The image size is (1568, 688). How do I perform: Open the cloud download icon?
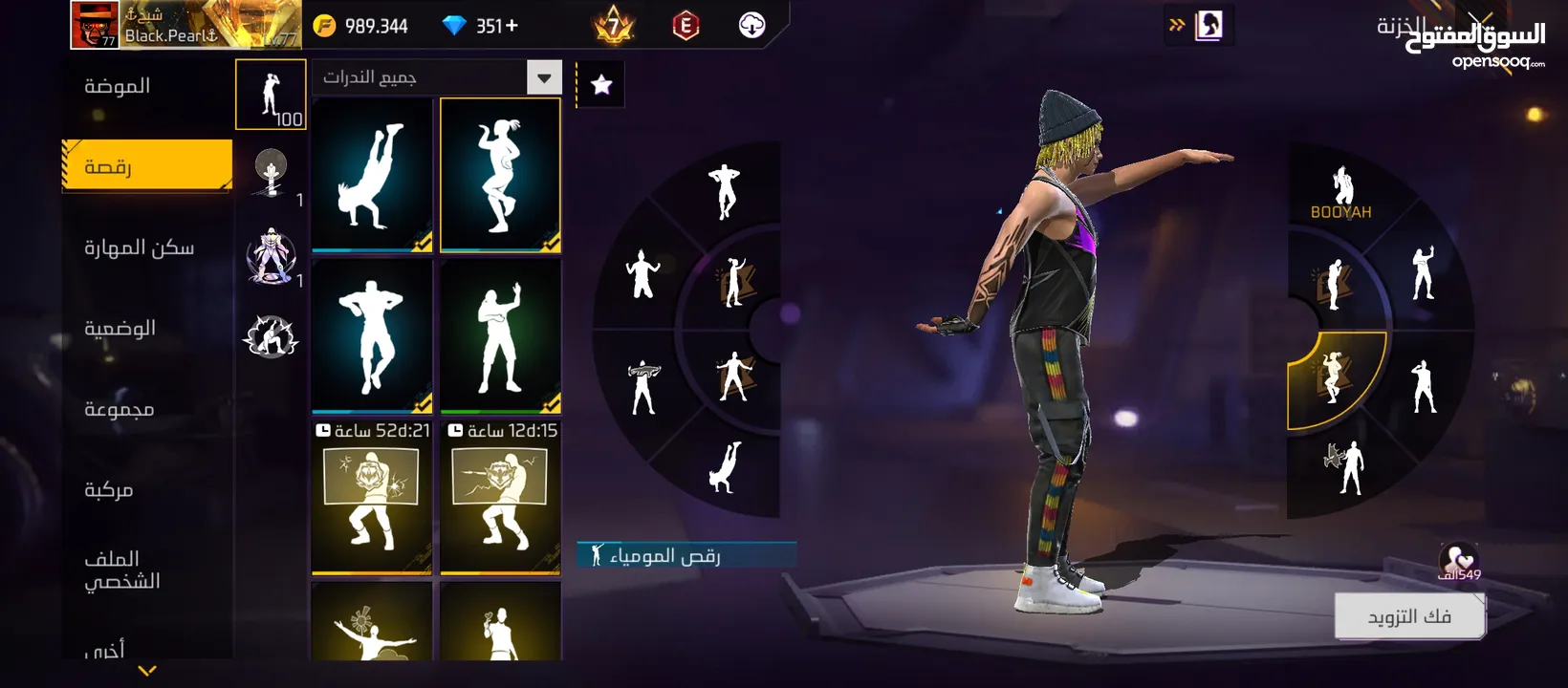click(x=752, y=26)
